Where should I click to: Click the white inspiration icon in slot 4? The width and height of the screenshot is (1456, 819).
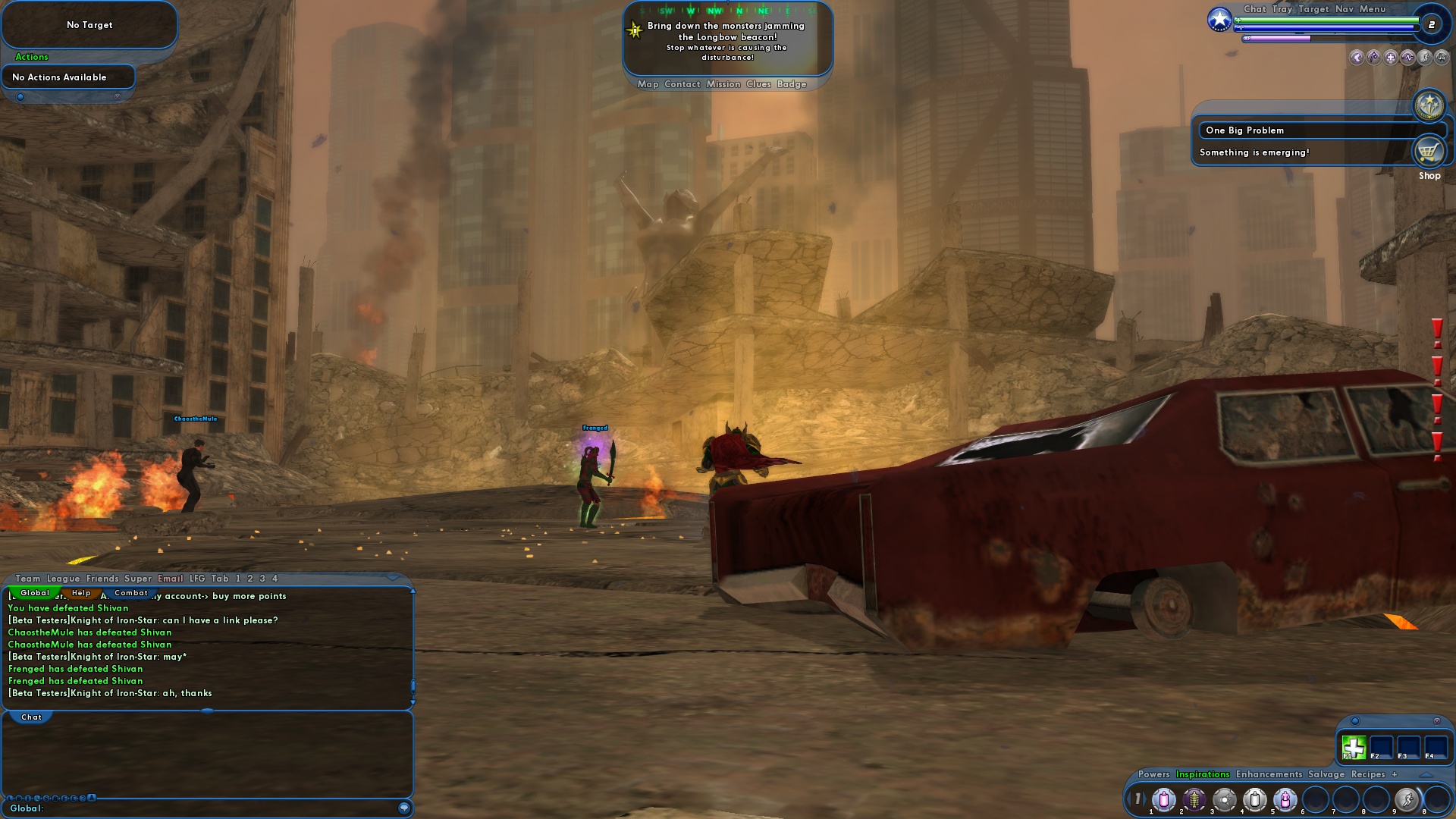pyautogui.click(x=1255, y=799)
